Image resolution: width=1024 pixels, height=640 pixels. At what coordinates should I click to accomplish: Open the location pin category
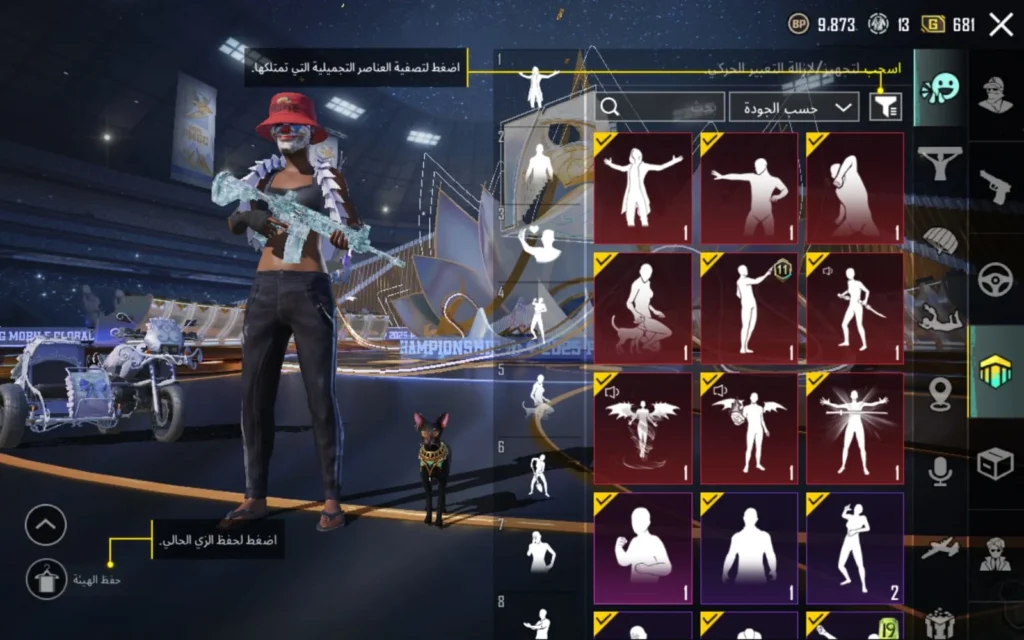940,394
